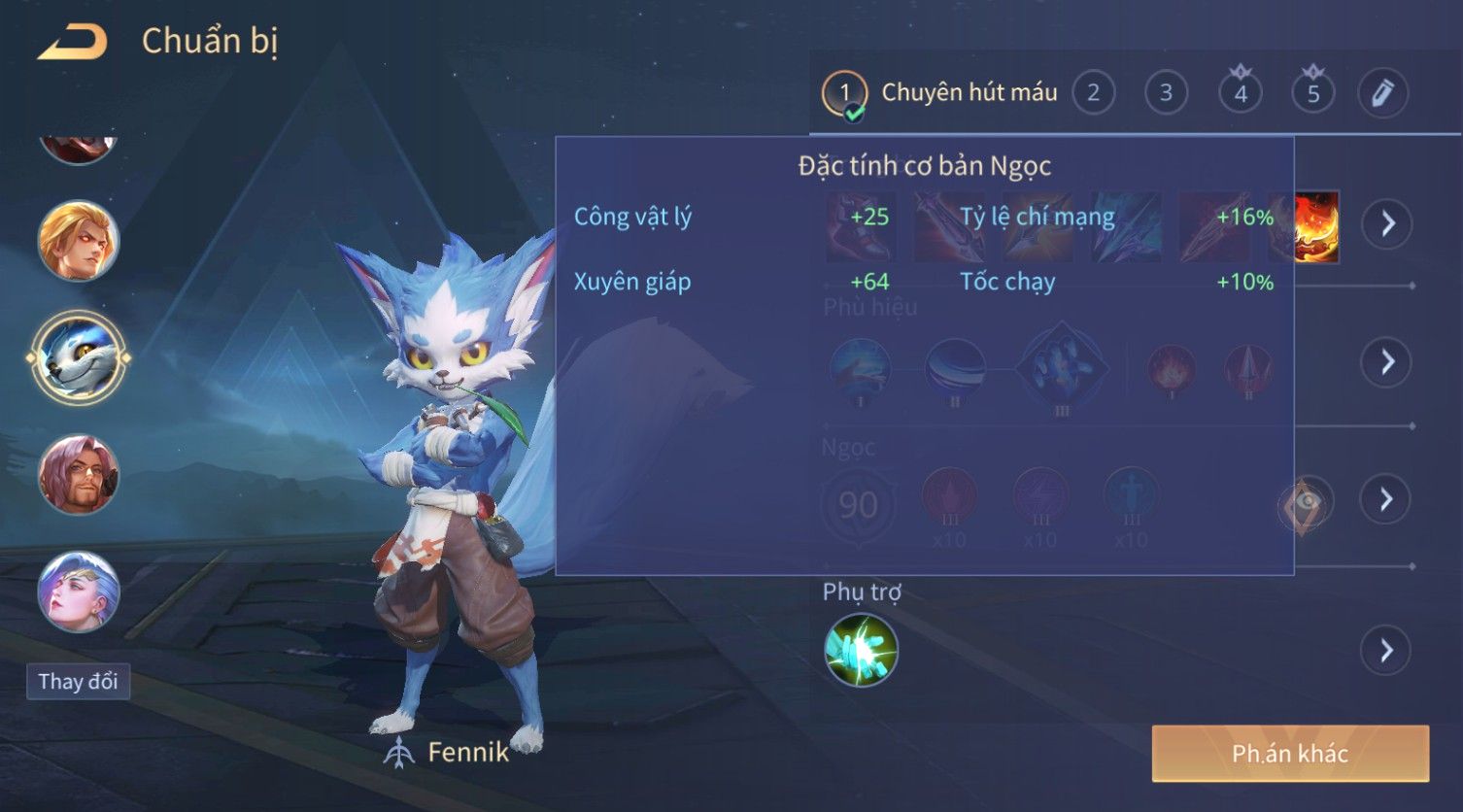
Task: Open the equipment items arrow
Action: [1386, 223]
